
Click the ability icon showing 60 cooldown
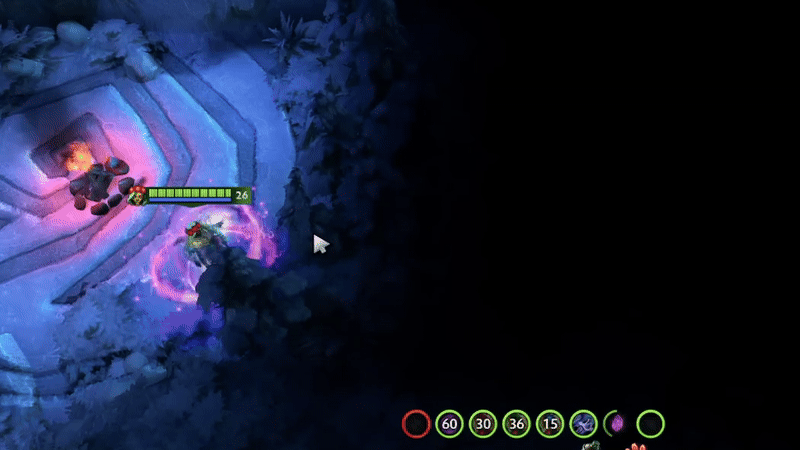[450, 424]
